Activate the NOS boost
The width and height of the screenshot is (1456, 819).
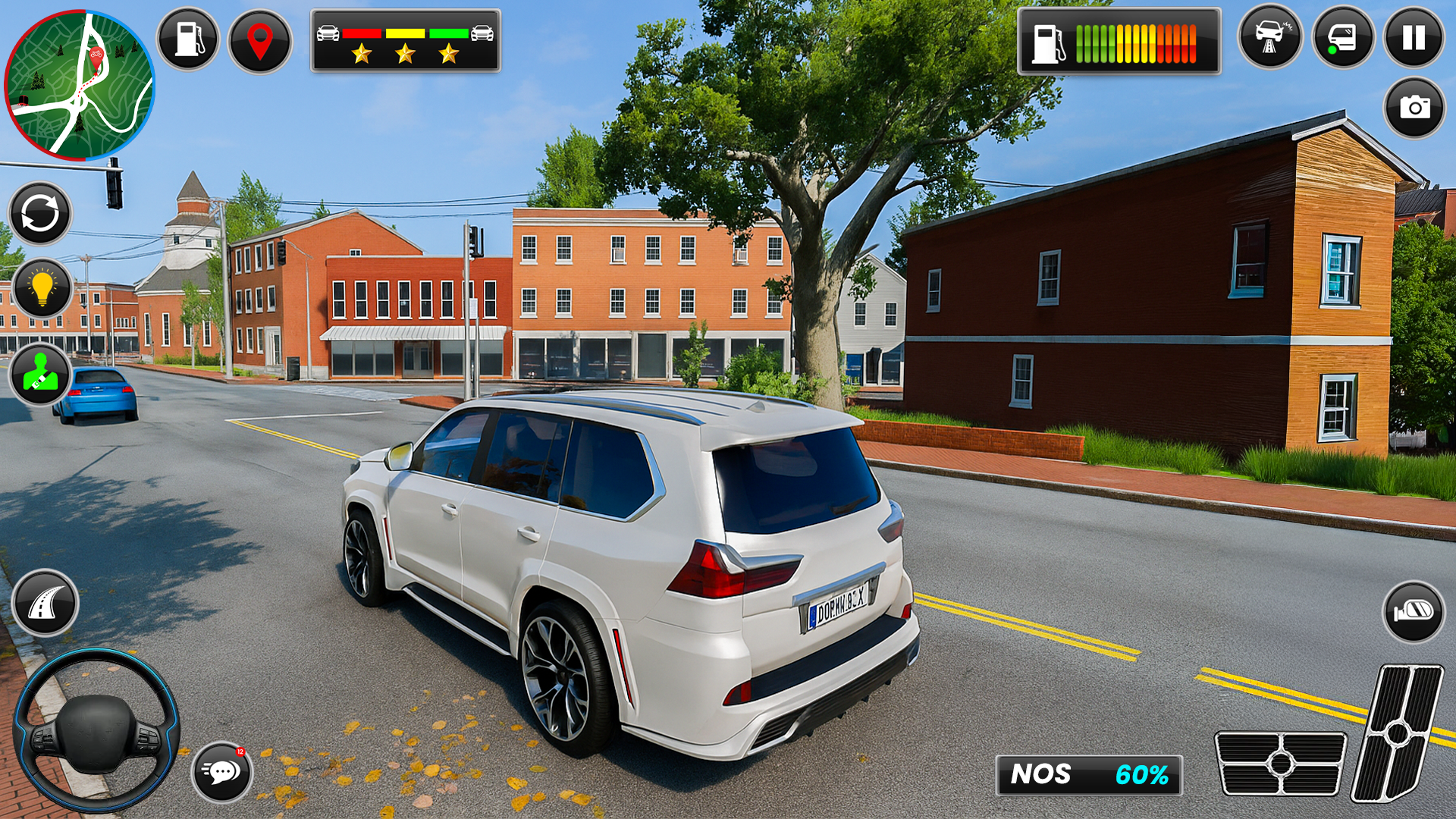tap(1088, 775)
